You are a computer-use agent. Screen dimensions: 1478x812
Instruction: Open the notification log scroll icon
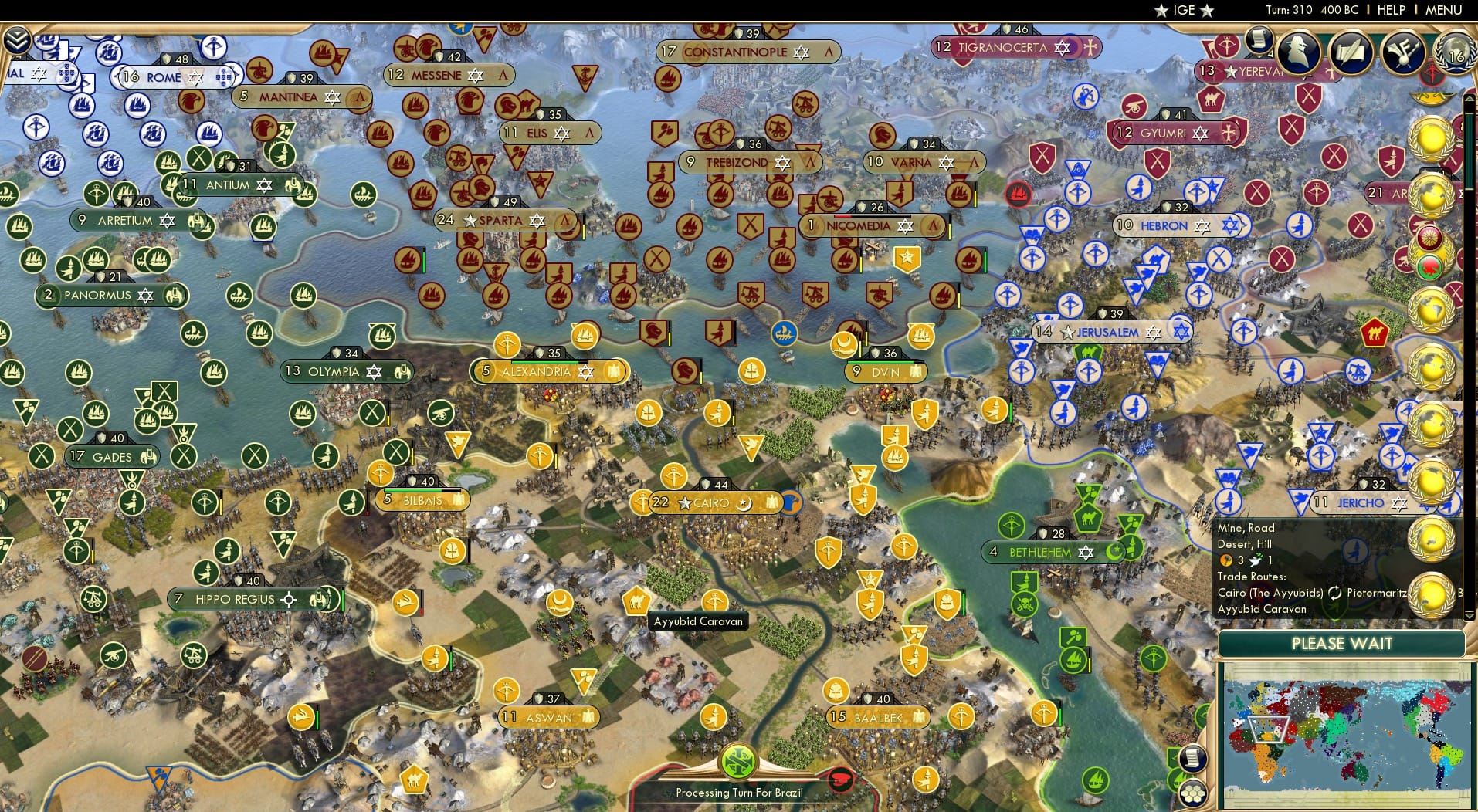pos(1259,42)
